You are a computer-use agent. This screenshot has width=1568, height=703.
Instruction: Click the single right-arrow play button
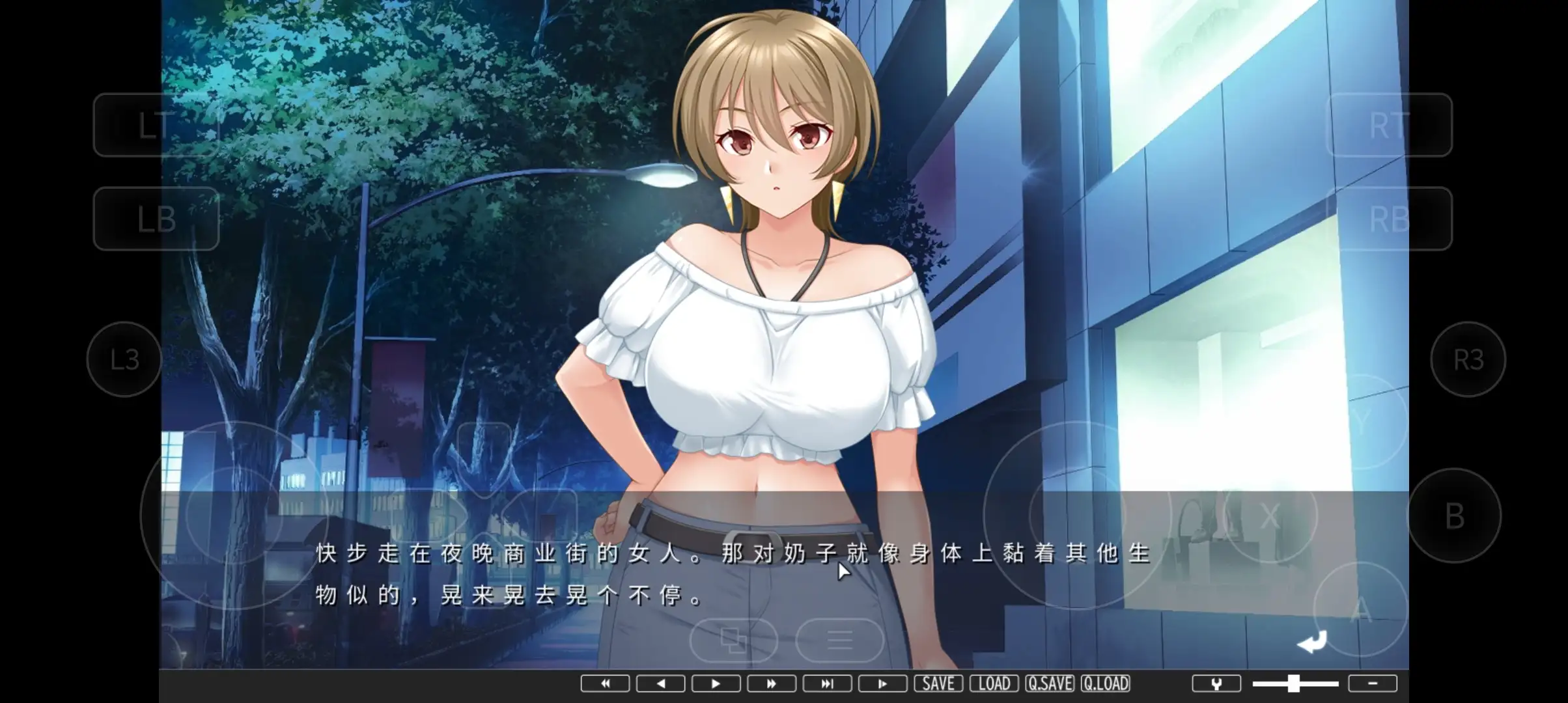[716, 683]
